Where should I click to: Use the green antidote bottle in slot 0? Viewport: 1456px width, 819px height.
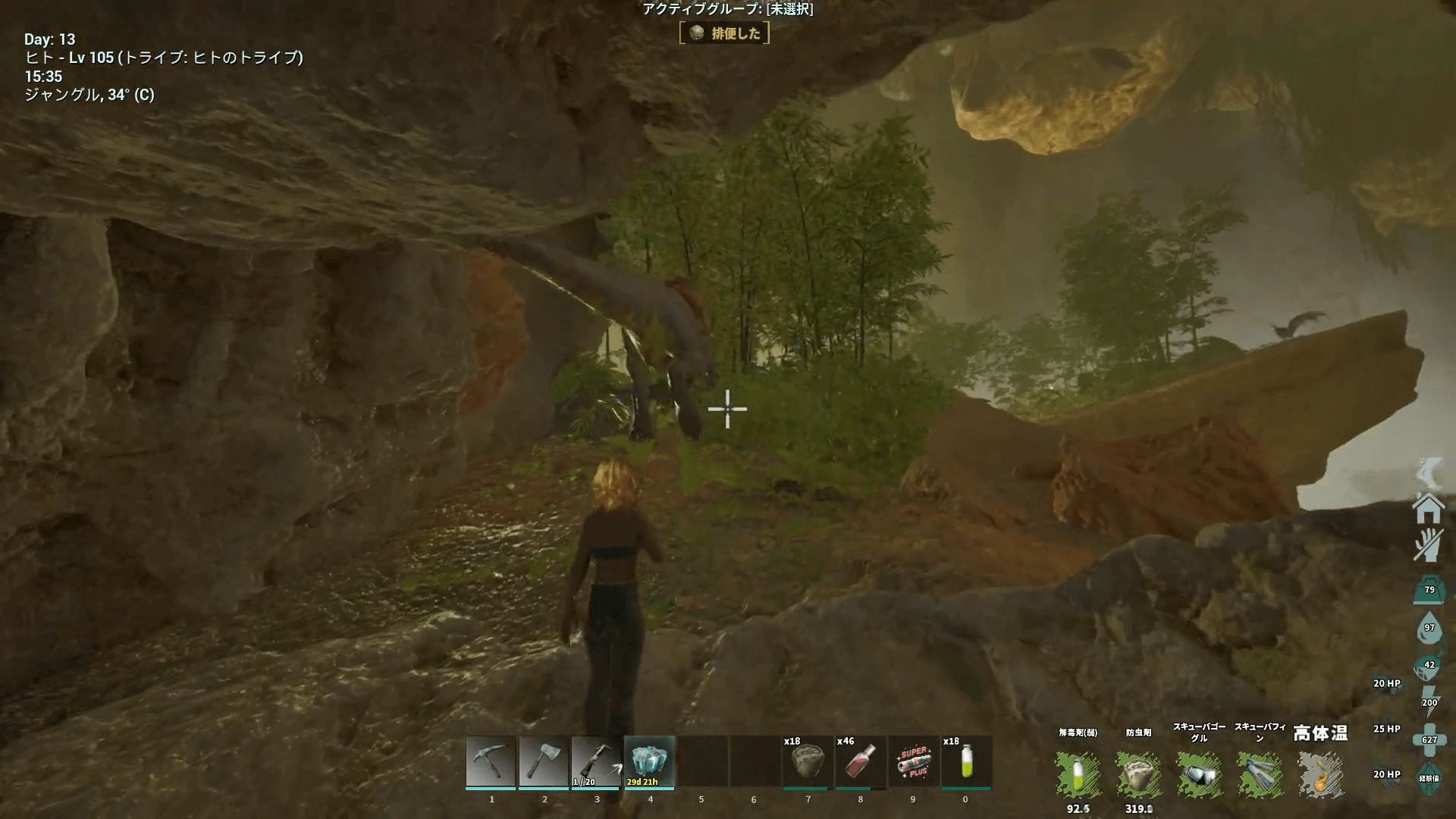click(966, 761)
